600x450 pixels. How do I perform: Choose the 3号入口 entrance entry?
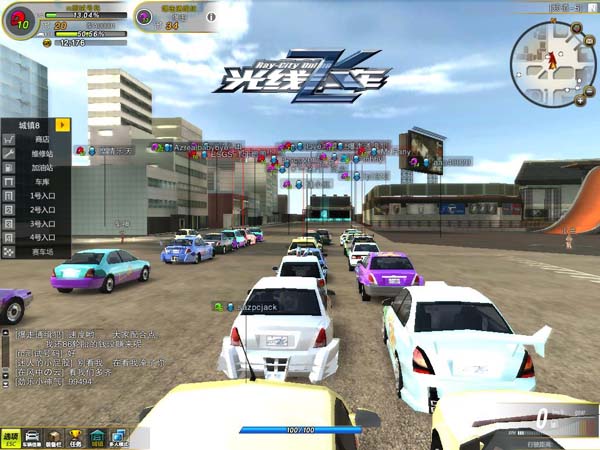pos(41,224)
